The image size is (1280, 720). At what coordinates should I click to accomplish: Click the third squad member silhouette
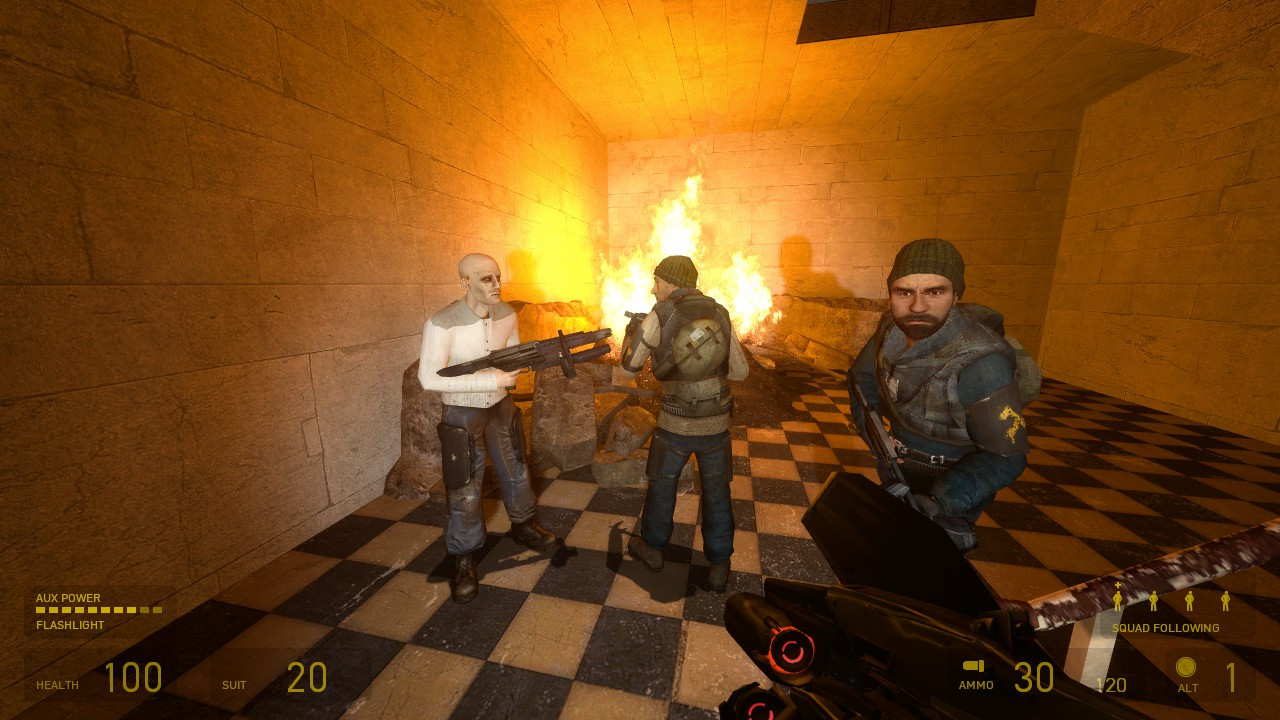(1189, 601)
